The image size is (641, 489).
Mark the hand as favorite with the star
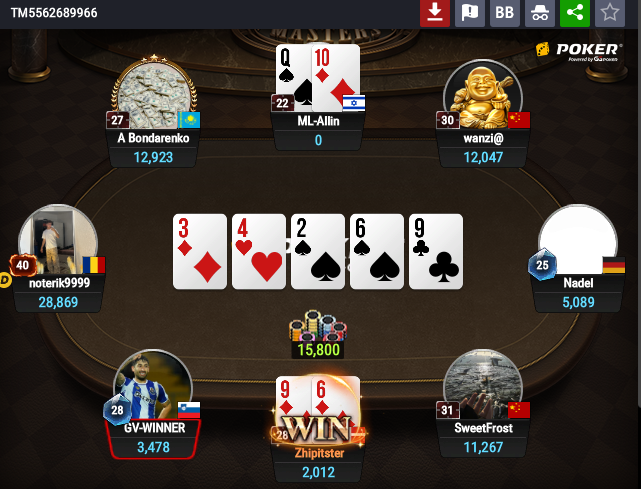coord(608,13)
